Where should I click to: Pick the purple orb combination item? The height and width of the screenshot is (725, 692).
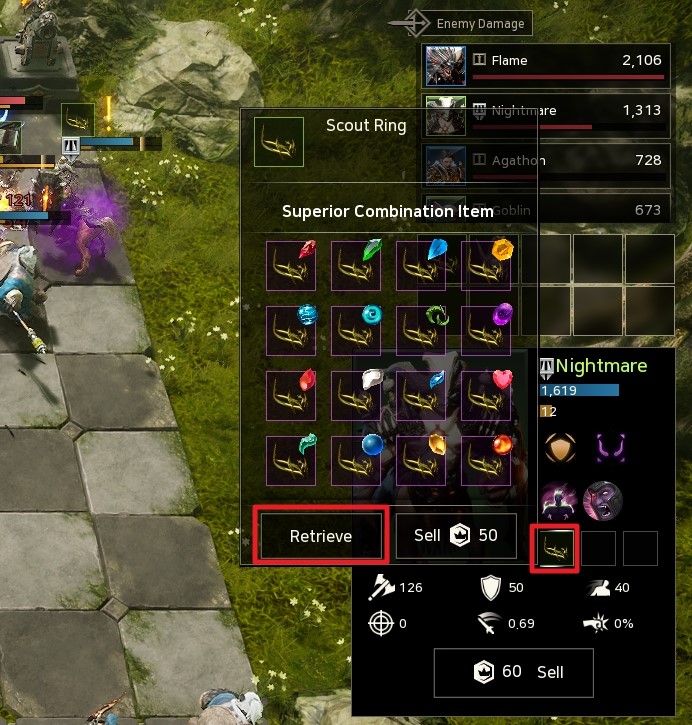coord(486,330)
